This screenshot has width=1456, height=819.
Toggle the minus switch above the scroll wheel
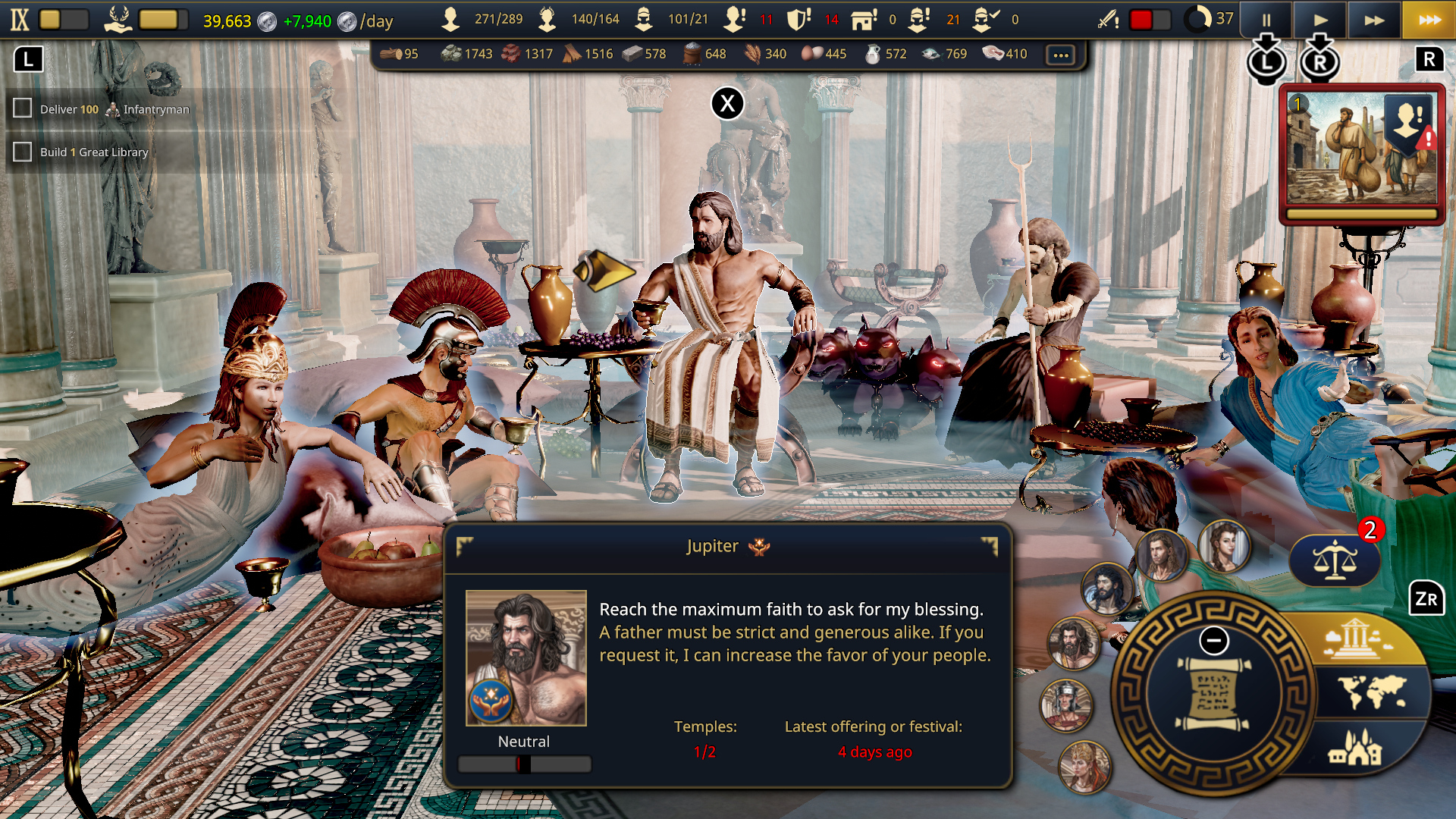[x=1215, y=641]
